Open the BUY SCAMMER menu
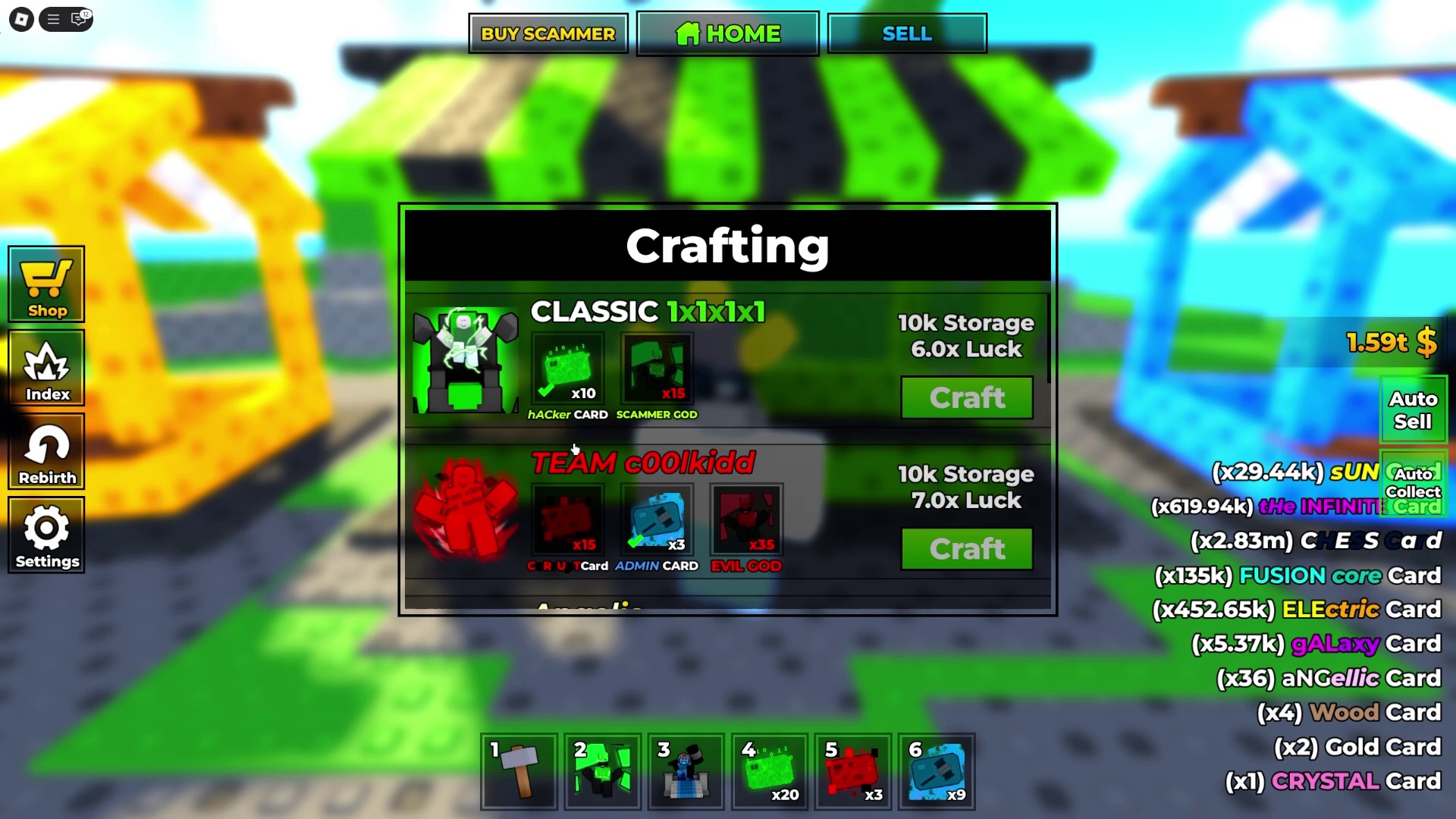This screenshot has height=819, width=1456. tap(548, 33)
